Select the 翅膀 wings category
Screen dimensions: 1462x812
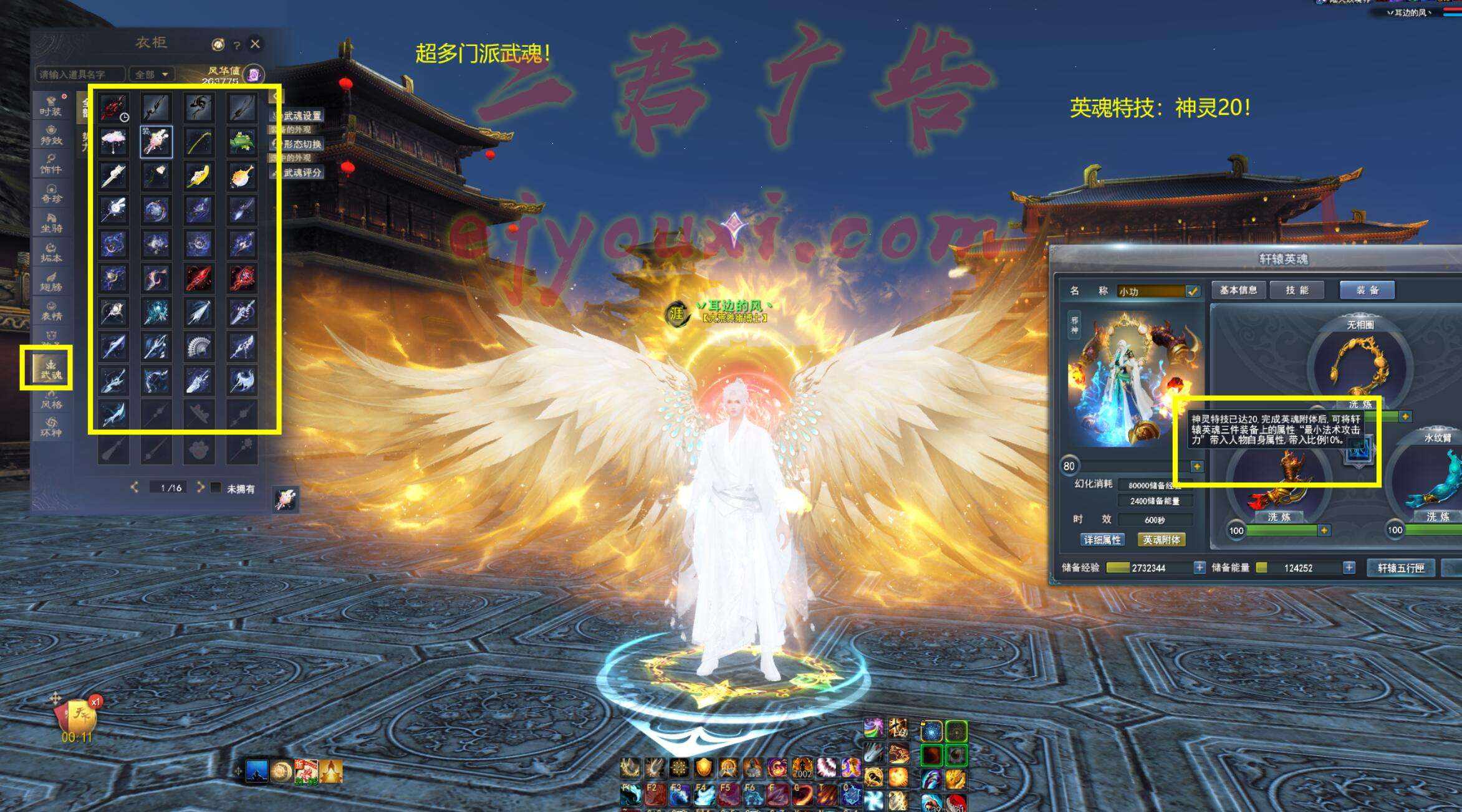(x=51, y=282)
